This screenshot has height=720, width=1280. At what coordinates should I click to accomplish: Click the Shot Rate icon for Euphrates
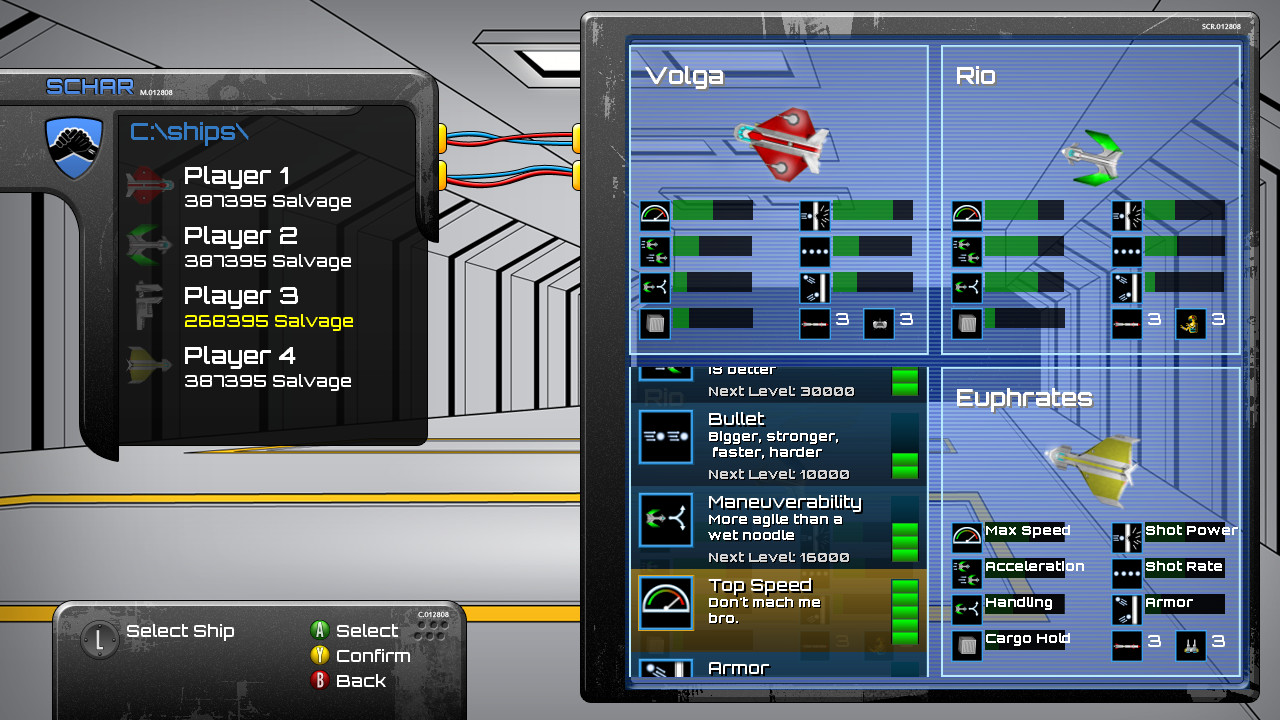(x=1126, y=574)
